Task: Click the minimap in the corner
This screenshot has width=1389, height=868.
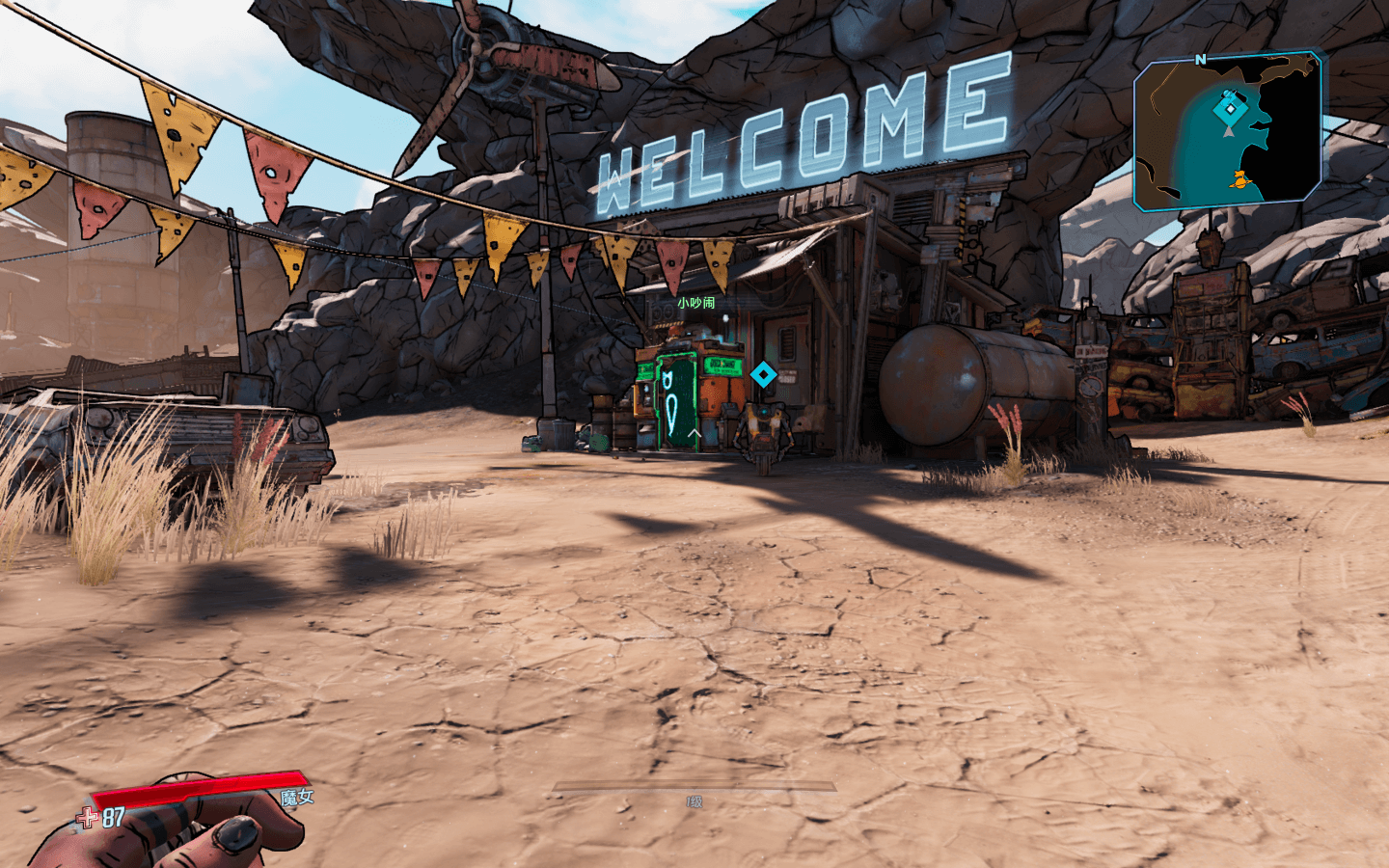Action: [x=1228, y=131]
